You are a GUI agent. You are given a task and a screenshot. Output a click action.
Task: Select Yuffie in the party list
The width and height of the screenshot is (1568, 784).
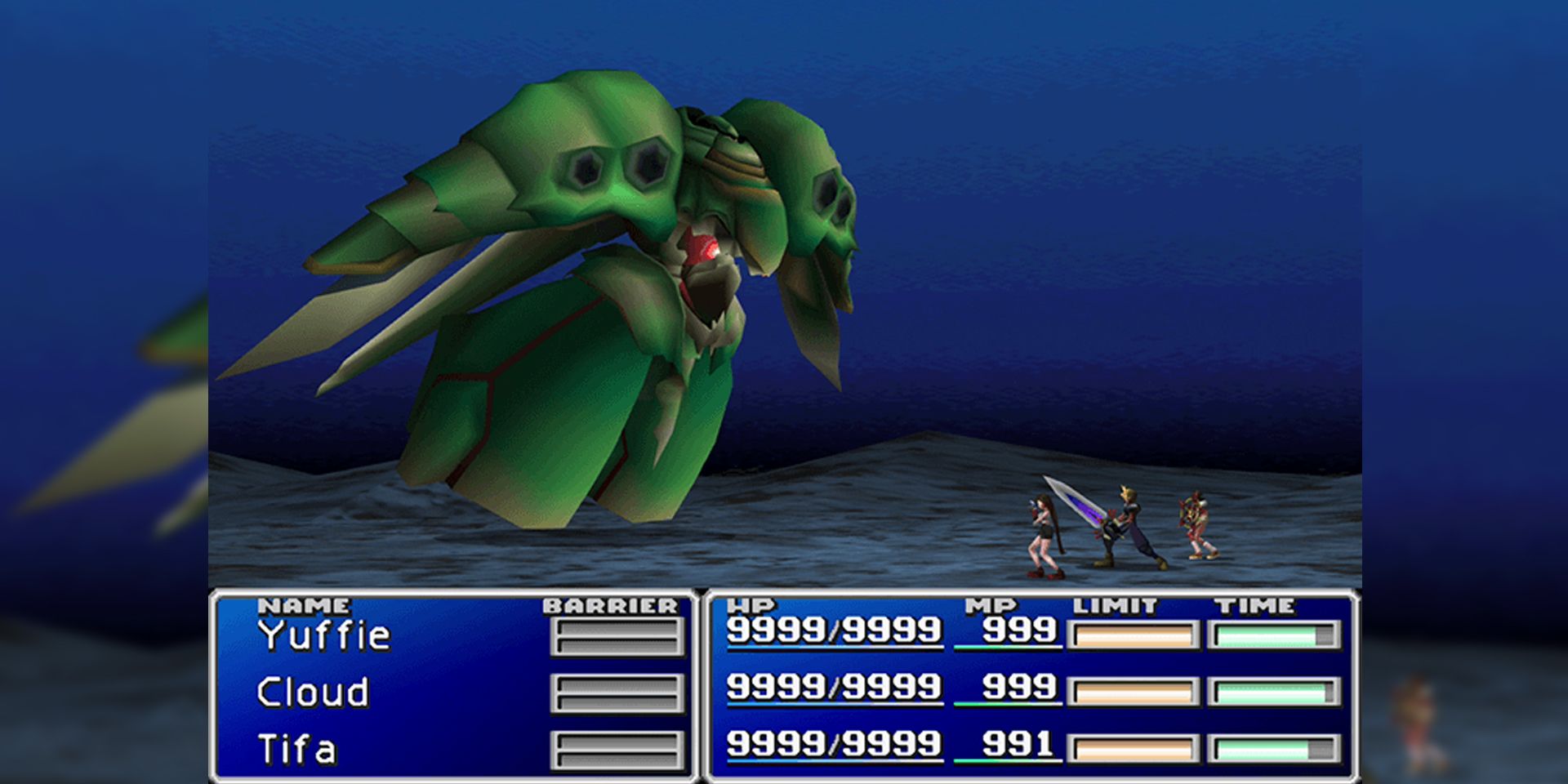[324, 636]
